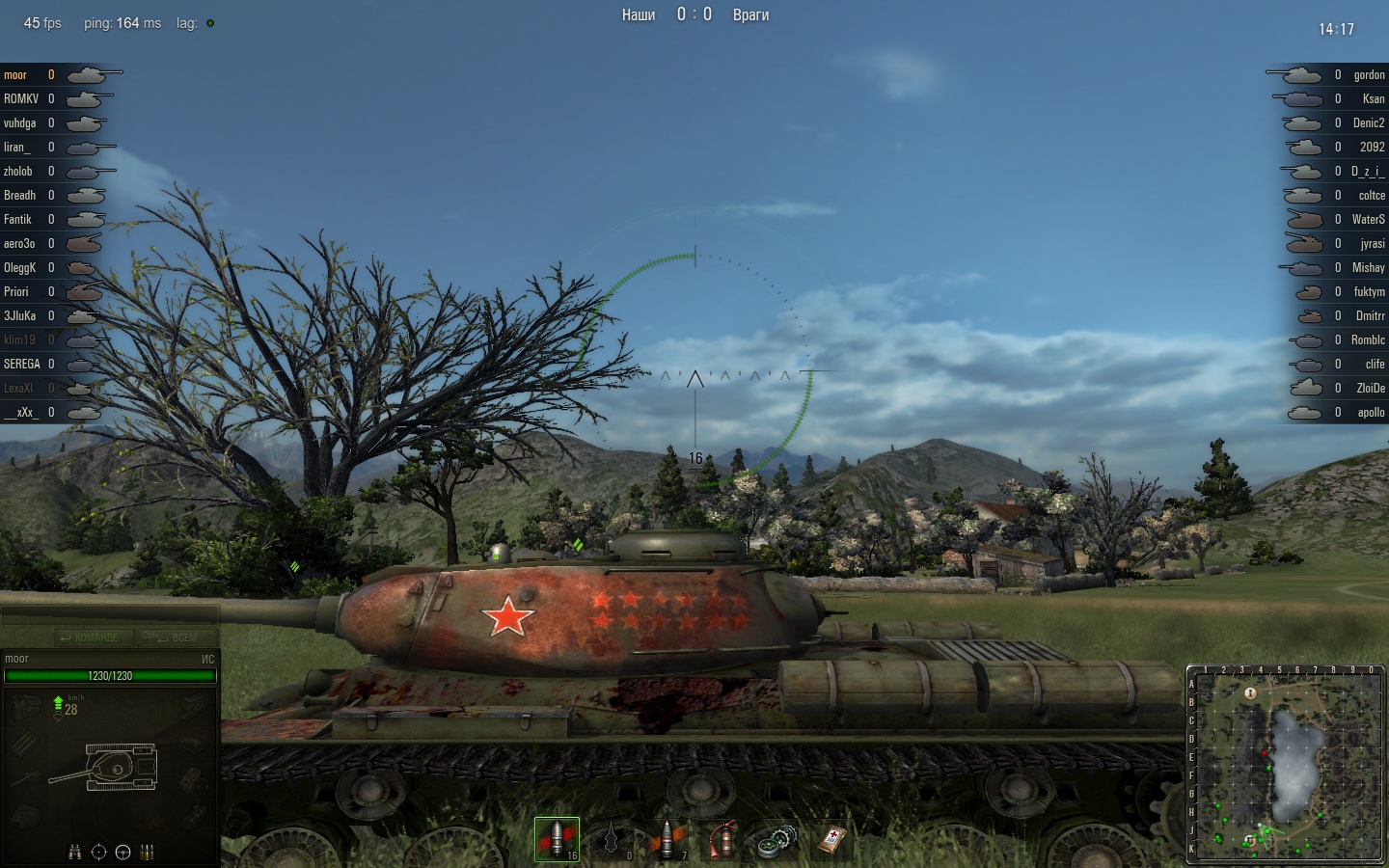Viewport: 1389px width, 868px height.
Task: Click the three-shells loader crew icon
Action: (x=148, y=852)
